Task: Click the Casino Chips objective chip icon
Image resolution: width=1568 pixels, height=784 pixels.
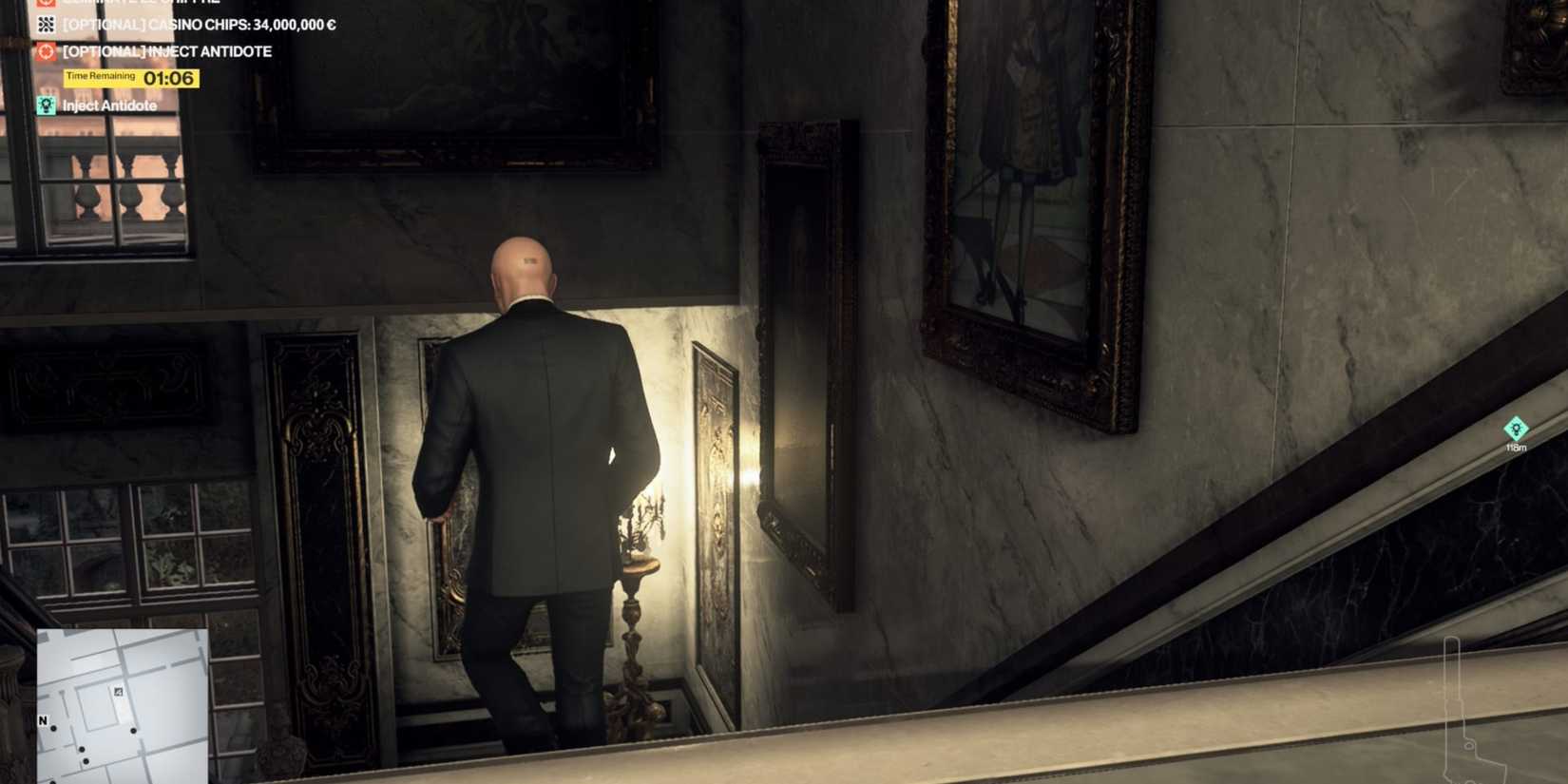Action: click(45, 25)
